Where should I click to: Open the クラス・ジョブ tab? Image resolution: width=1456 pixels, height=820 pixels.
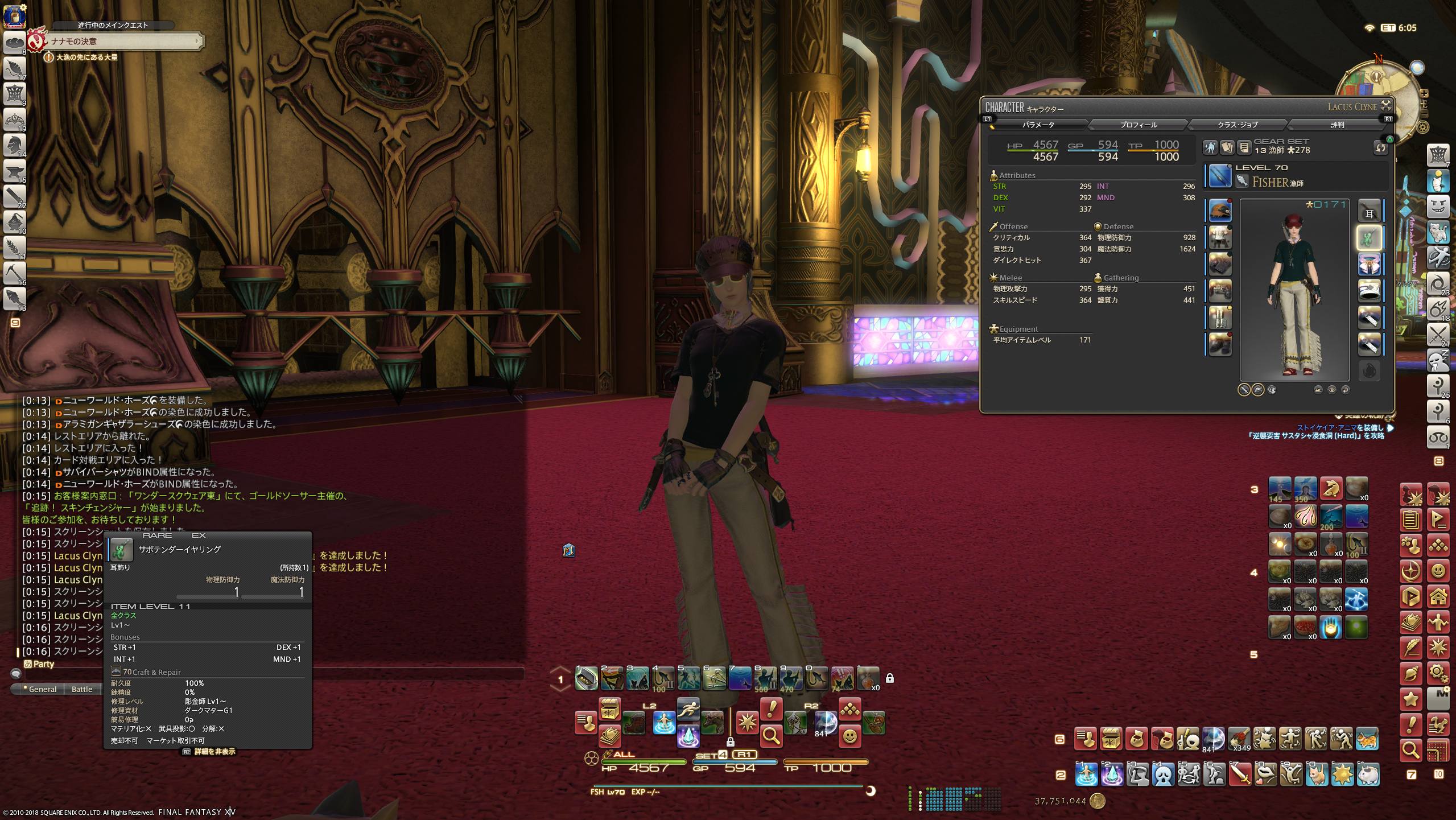pos(1238,125)
